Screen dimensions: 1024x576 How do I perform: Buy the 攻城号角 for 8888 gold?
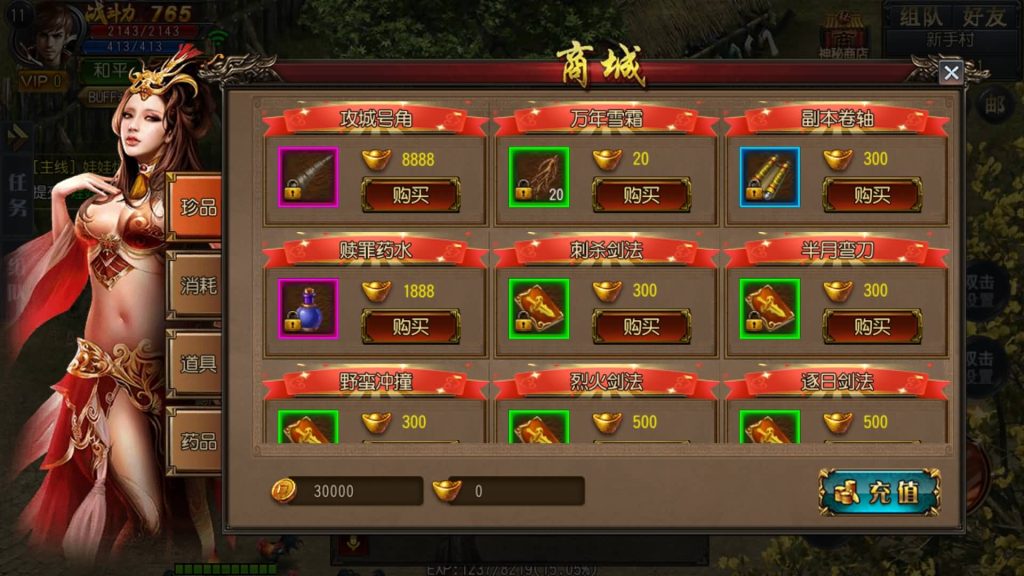pyautogui.click(x=410, y=194)
